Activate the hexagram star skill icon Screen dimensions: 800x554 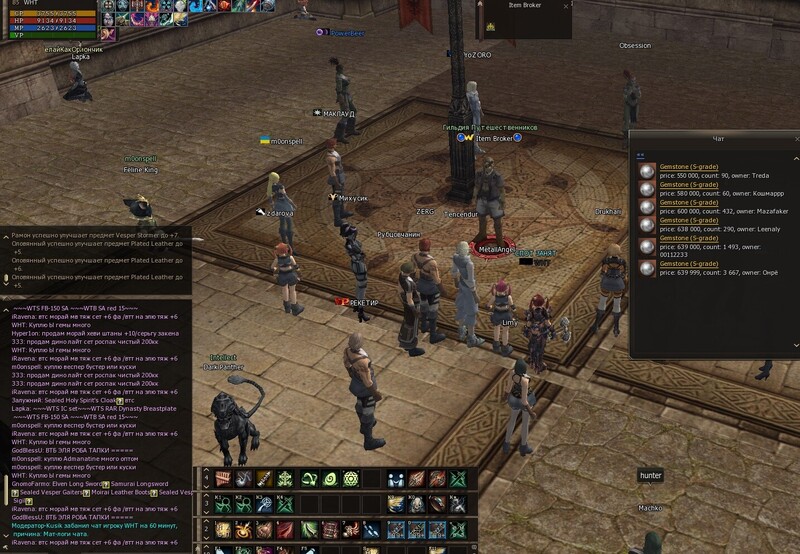coord(350,480)
